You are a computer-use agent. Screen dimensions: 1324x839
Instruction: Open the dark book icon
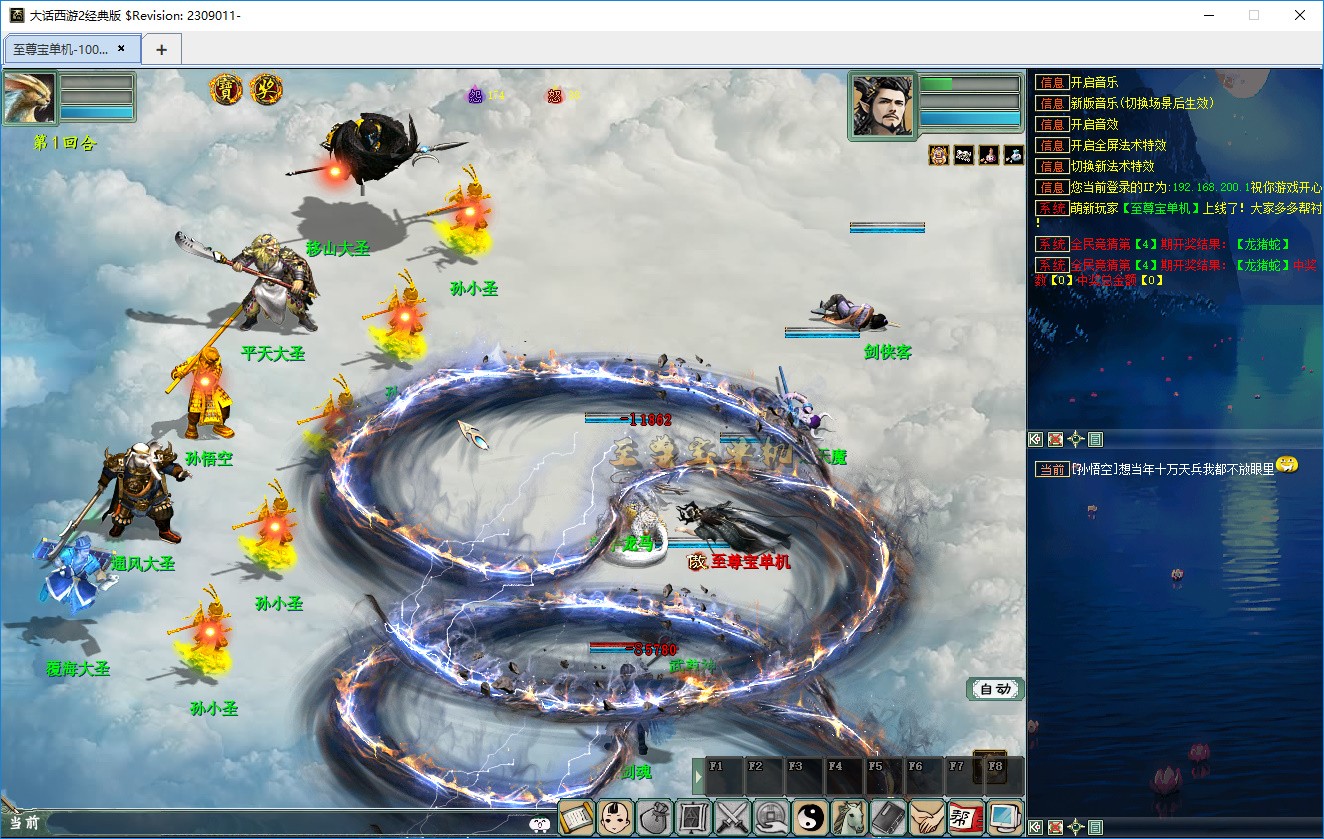[888, 817]
